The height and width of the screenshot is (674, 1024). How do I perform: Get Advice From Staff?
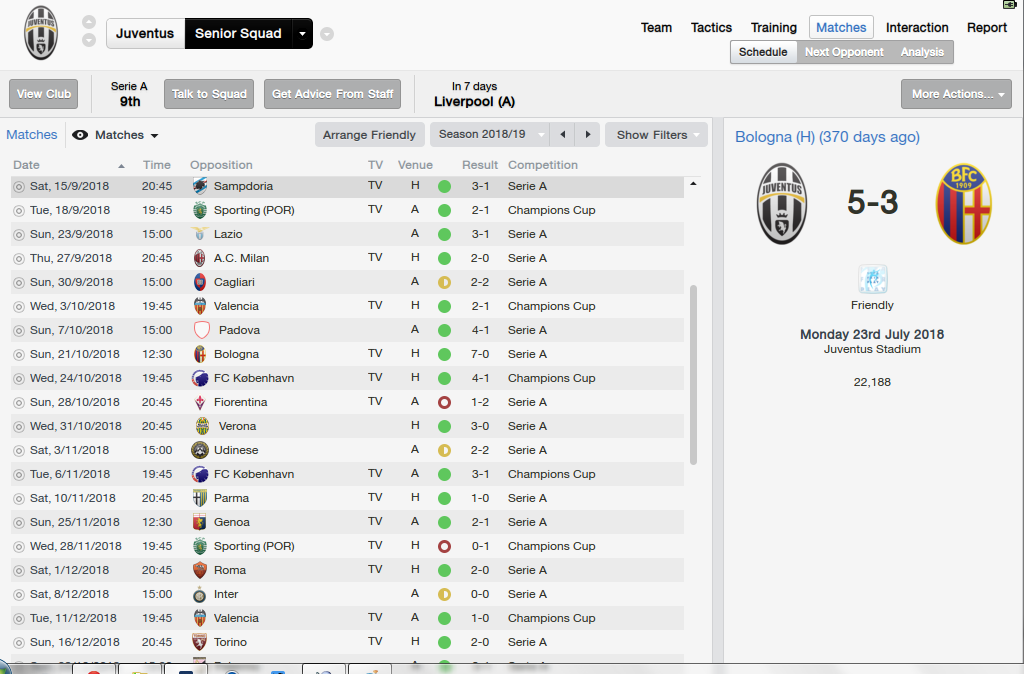pyautogui.click(x=333, y=94)
